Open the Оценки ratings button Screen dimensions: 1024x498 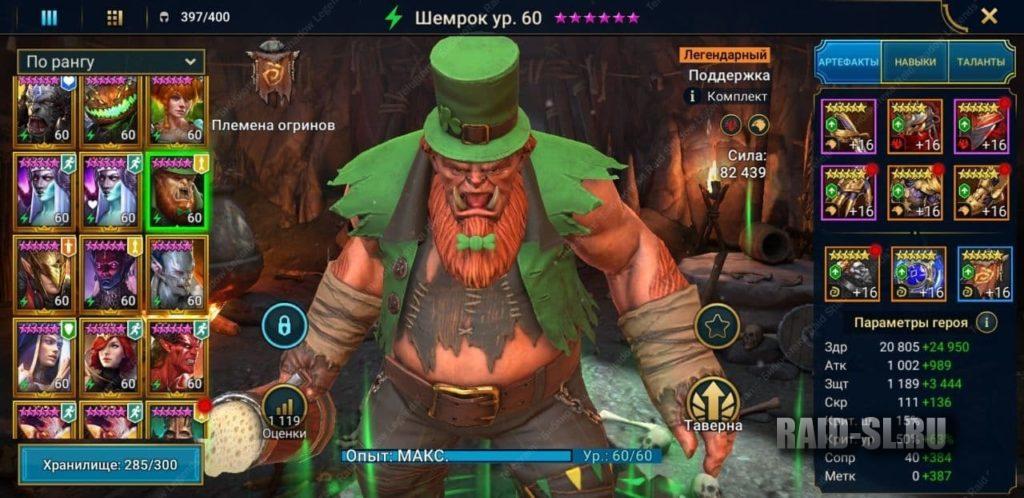click(x=284, y=412)
